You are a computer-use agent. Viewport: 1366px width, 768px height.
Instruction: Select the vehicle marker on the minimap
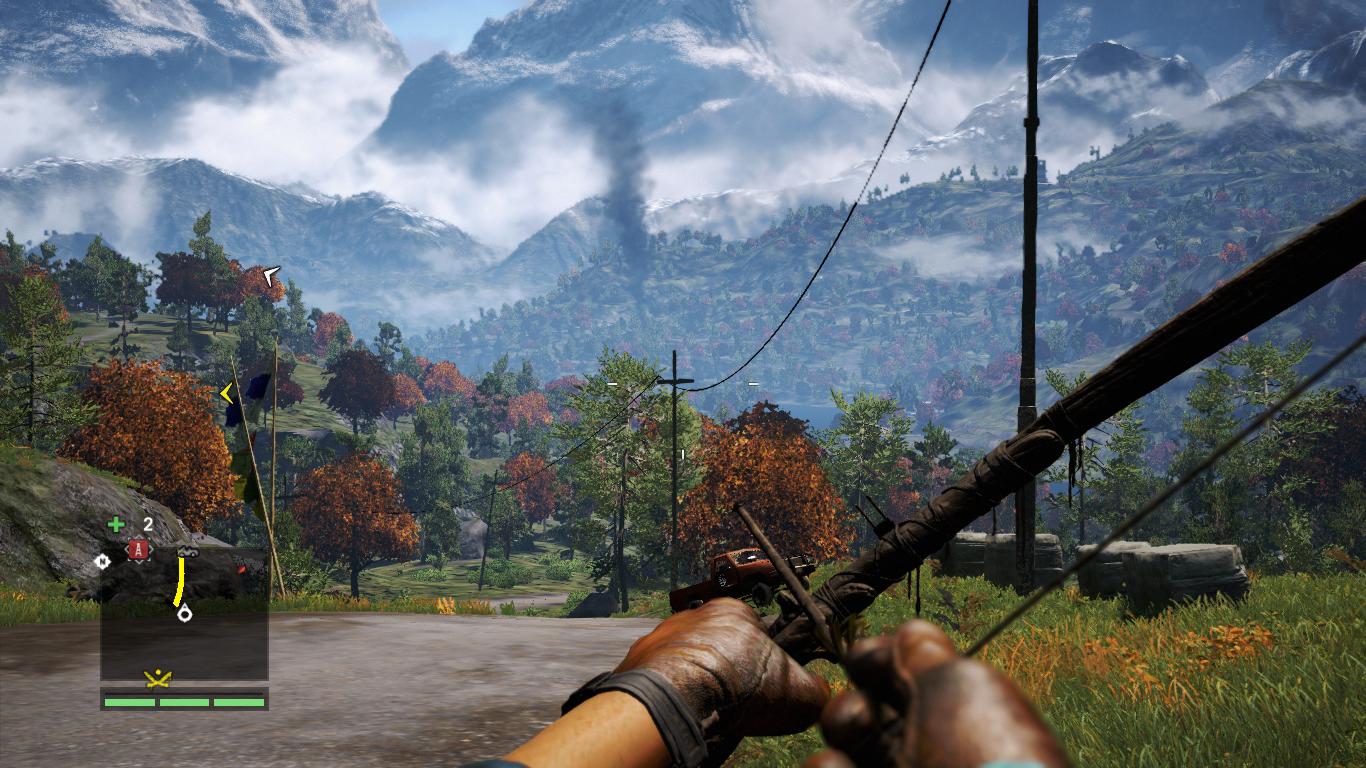[187, 550]
